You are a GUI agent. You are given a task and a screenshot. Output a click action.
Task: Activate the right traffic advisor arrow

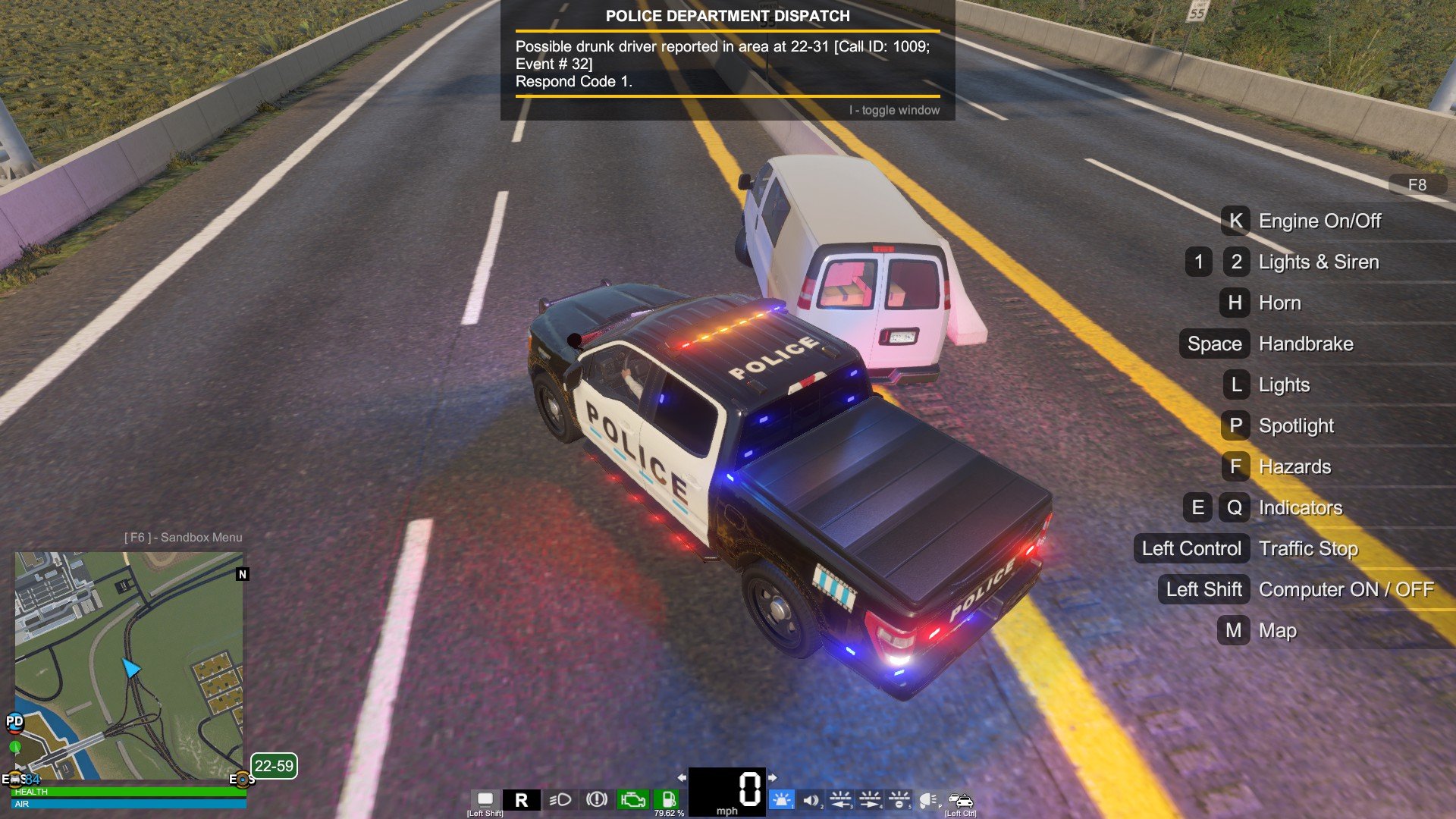pos(870,799)
